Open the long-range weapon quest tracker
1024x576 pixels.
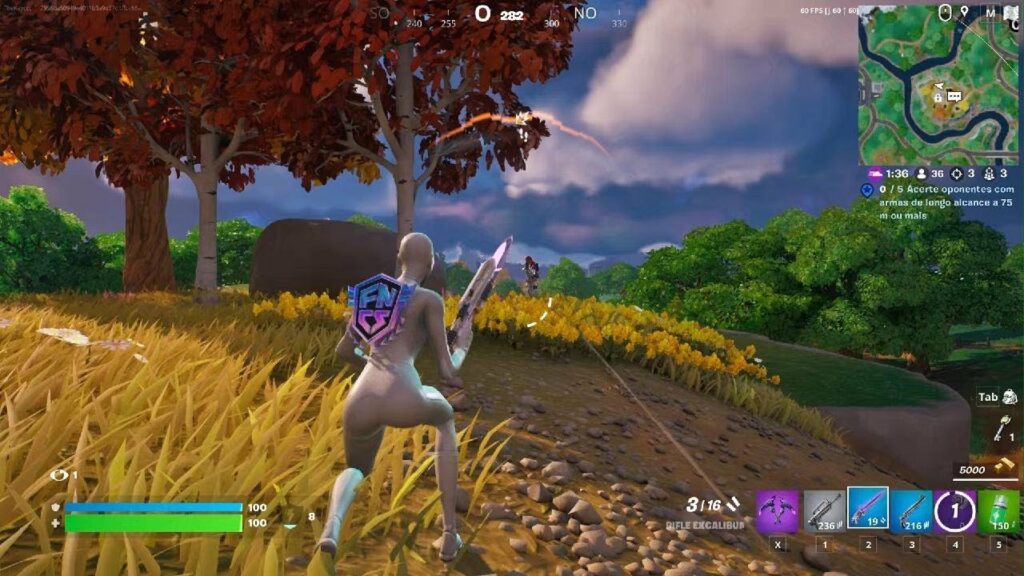(940, 202)
